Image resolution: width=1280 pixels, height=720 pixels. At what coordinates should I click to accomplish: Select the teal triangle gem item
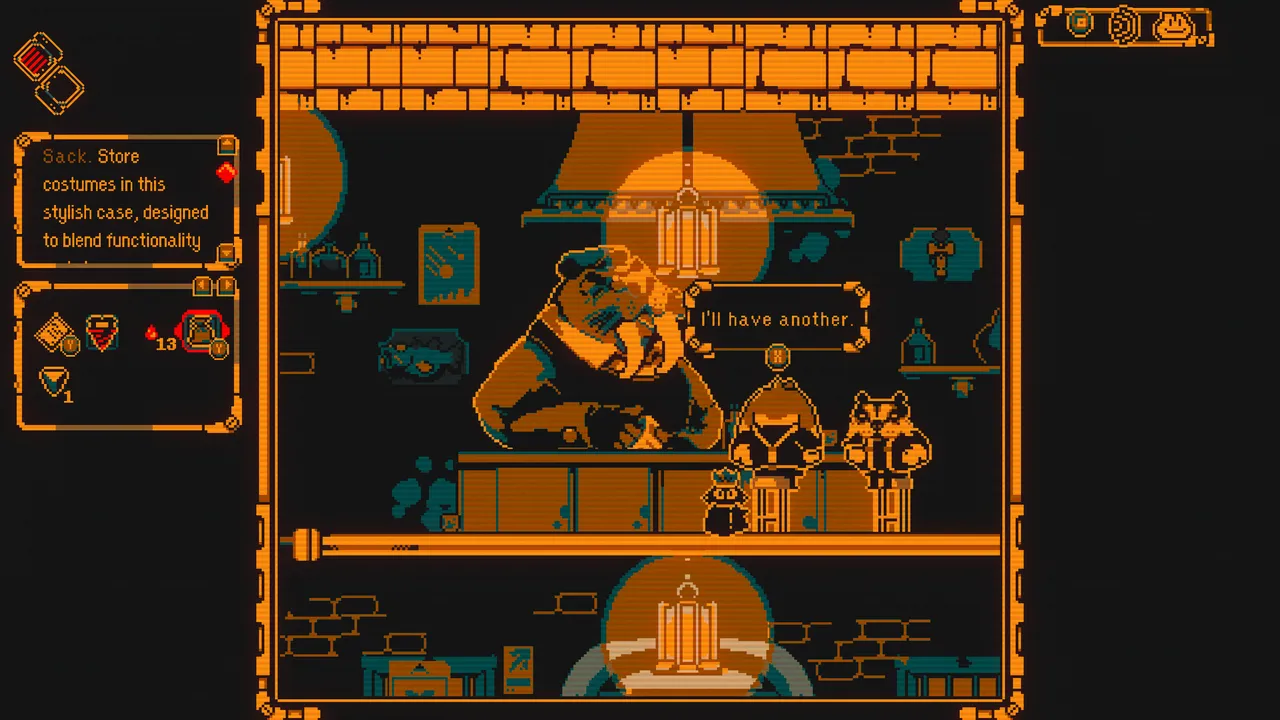click(x=53, y=381)
